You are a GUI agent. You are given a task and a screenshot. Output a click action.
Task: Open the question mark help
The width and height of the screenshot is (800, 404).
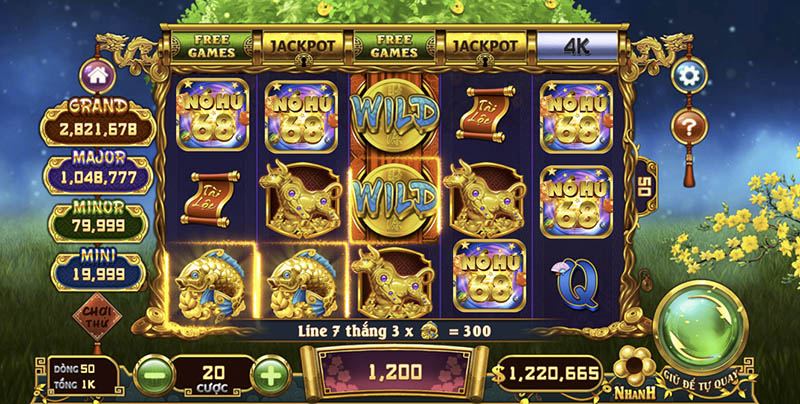click(686, 127)
